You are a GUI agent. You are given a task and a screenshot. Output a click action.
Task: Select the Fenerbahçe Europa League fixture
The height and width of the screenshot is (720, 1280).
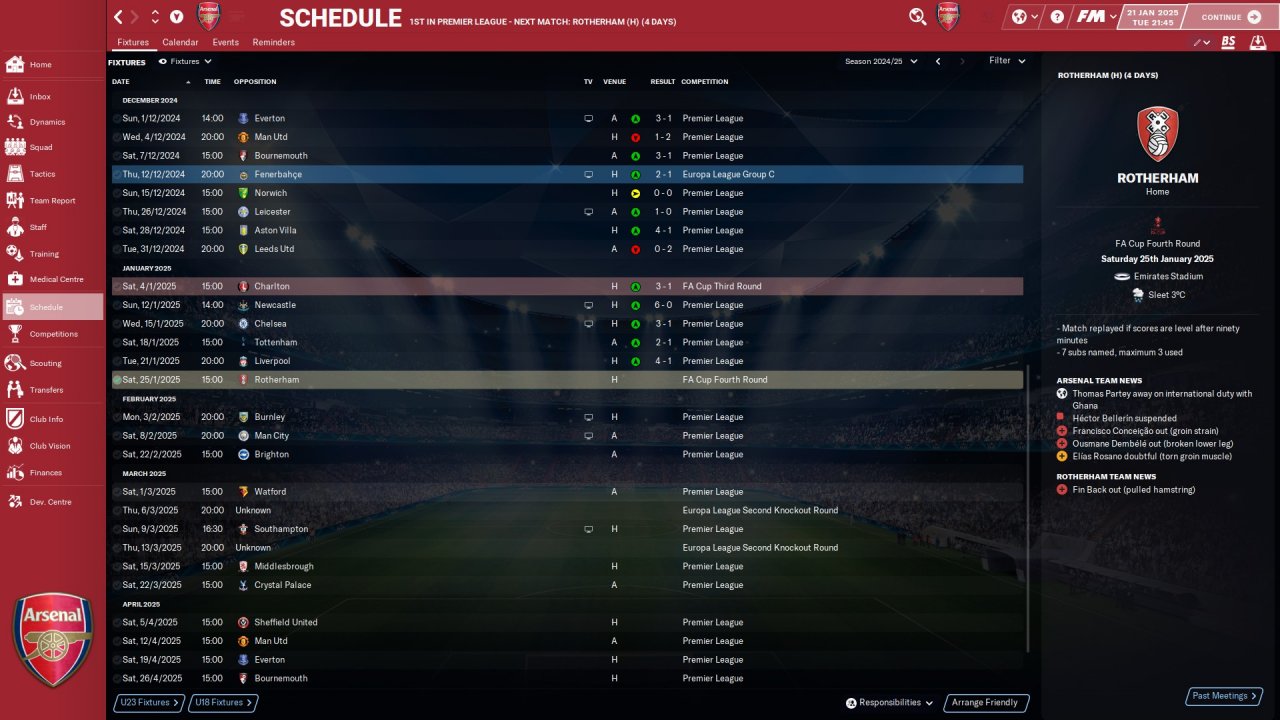point(567,175)
